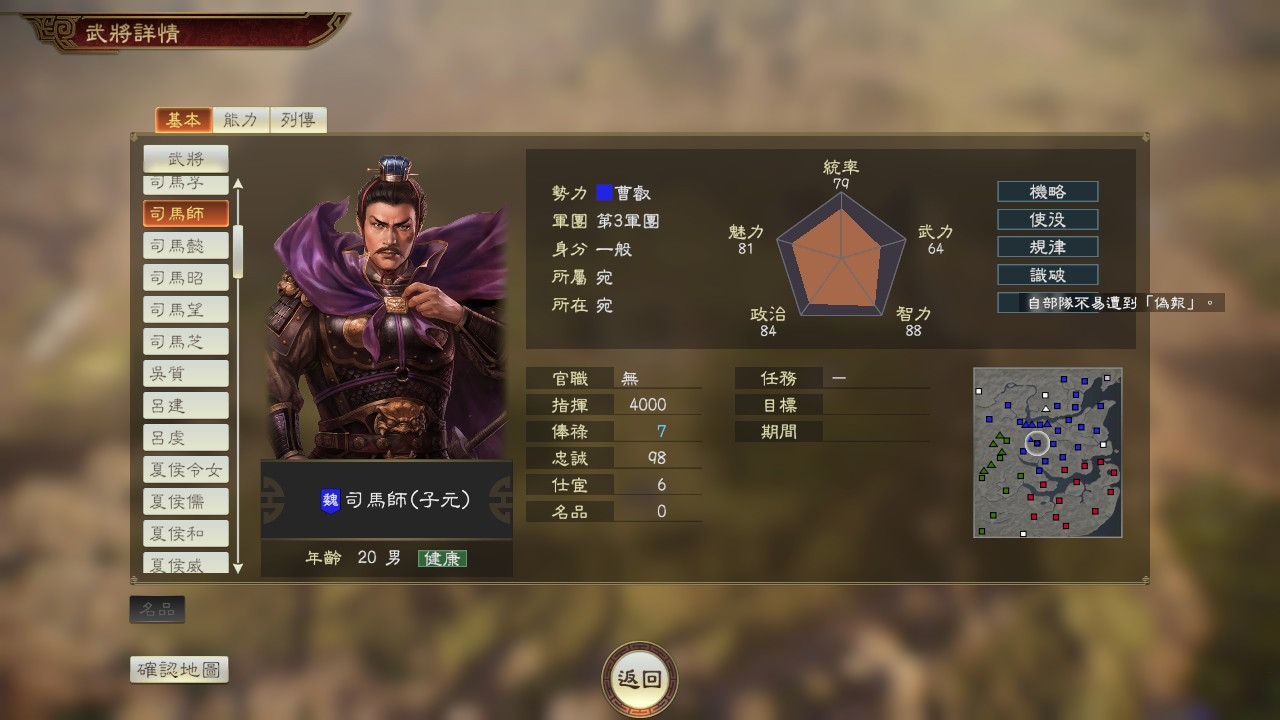Image resolution: width=1280 pixels, height=720 pixels.
Task: Select officer 夏侯令女 from the roster
Action: (185, 469)
